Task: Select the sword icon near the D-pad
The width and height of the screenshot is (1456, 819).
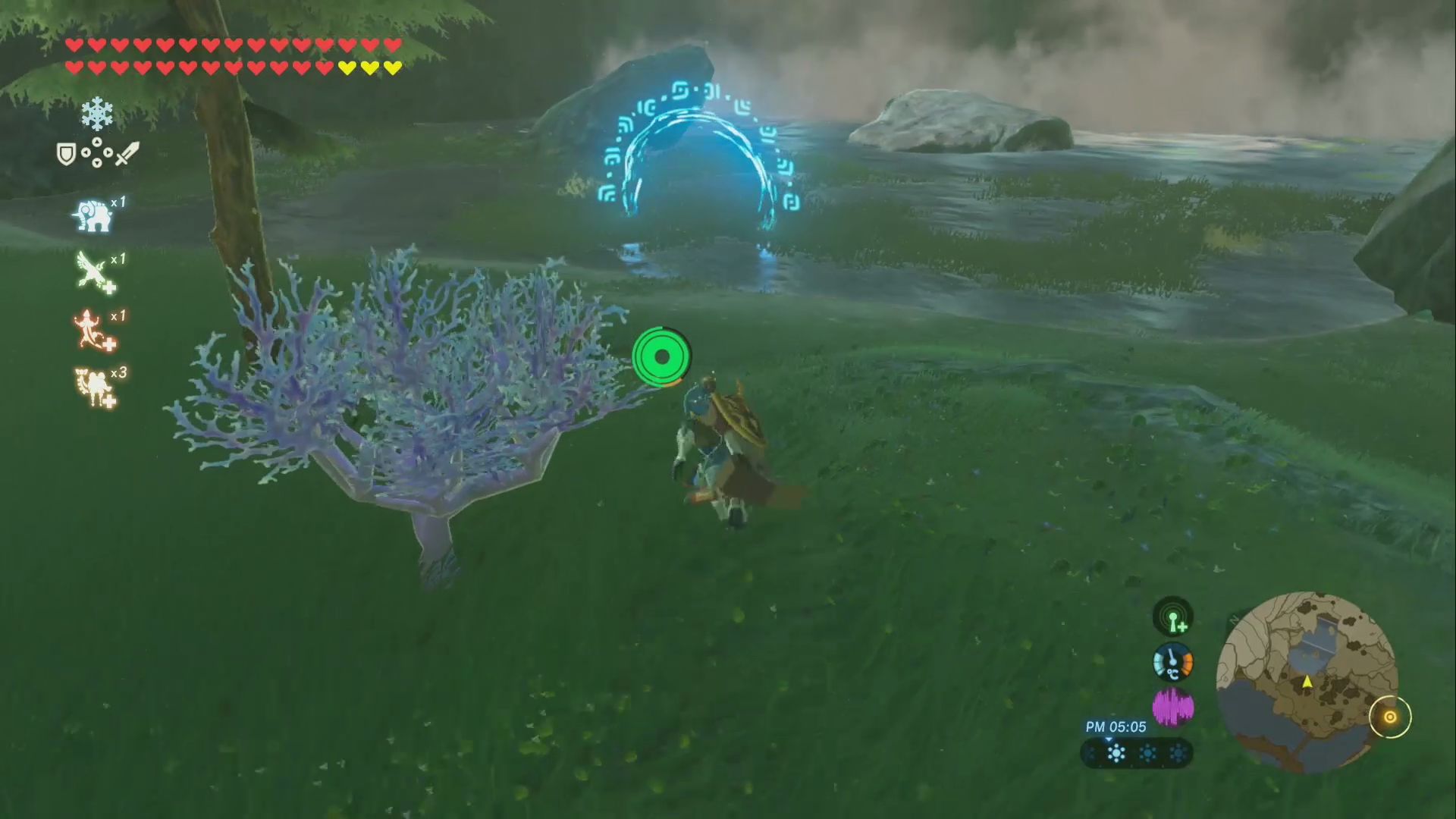Action: tap(129, 153)
